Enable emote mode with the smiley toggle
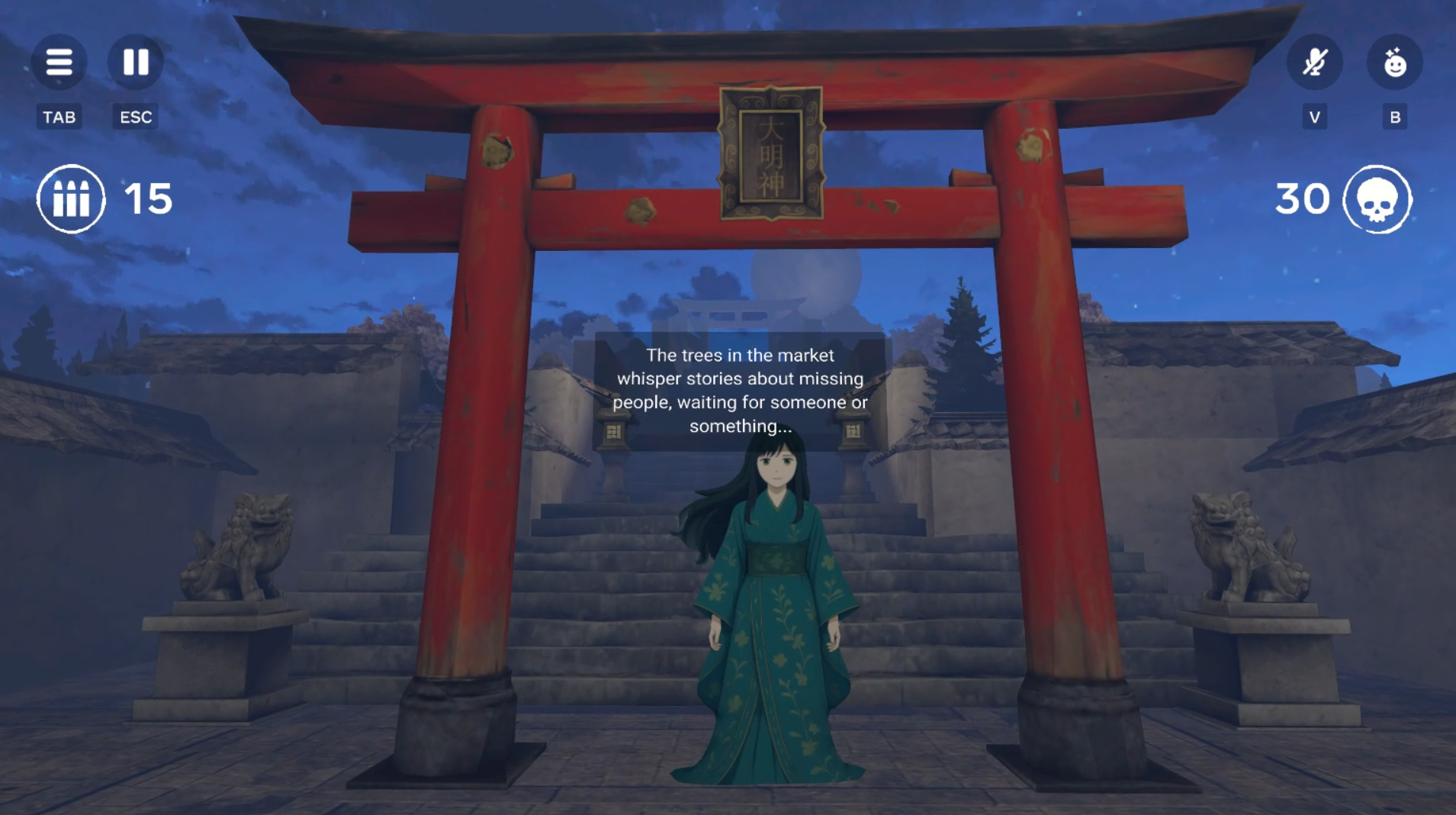 click(x=1396, y=62)
